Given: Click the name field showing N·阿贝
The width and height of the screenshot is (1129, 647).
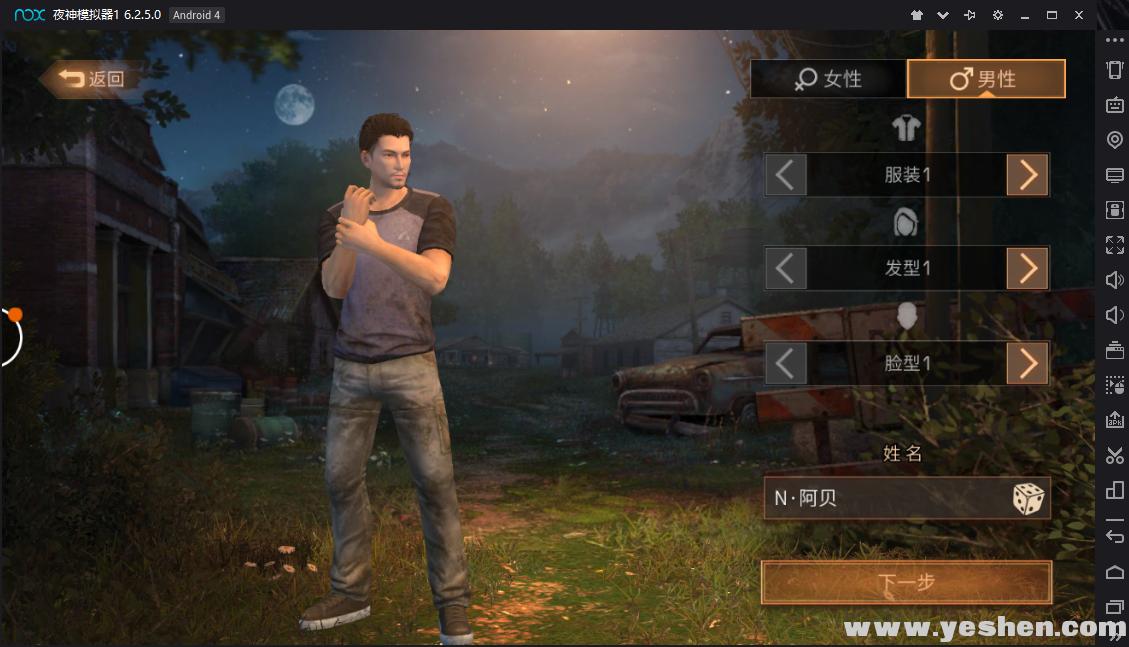Looking at the screenshot, I should [x=880, y=498].
